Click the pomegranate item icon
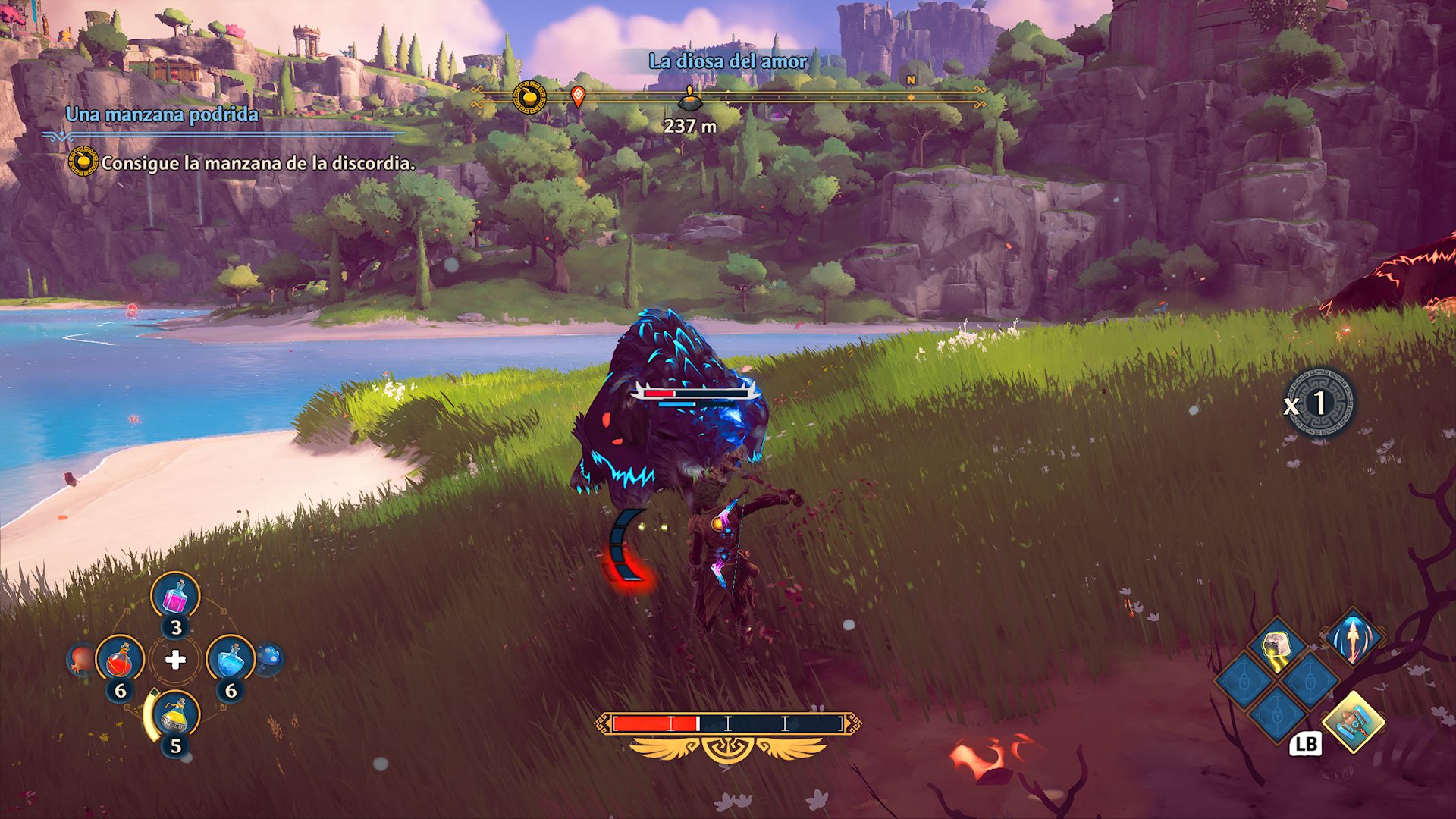Viewport: 1456px width, 819px height. (x=82, y=659)
